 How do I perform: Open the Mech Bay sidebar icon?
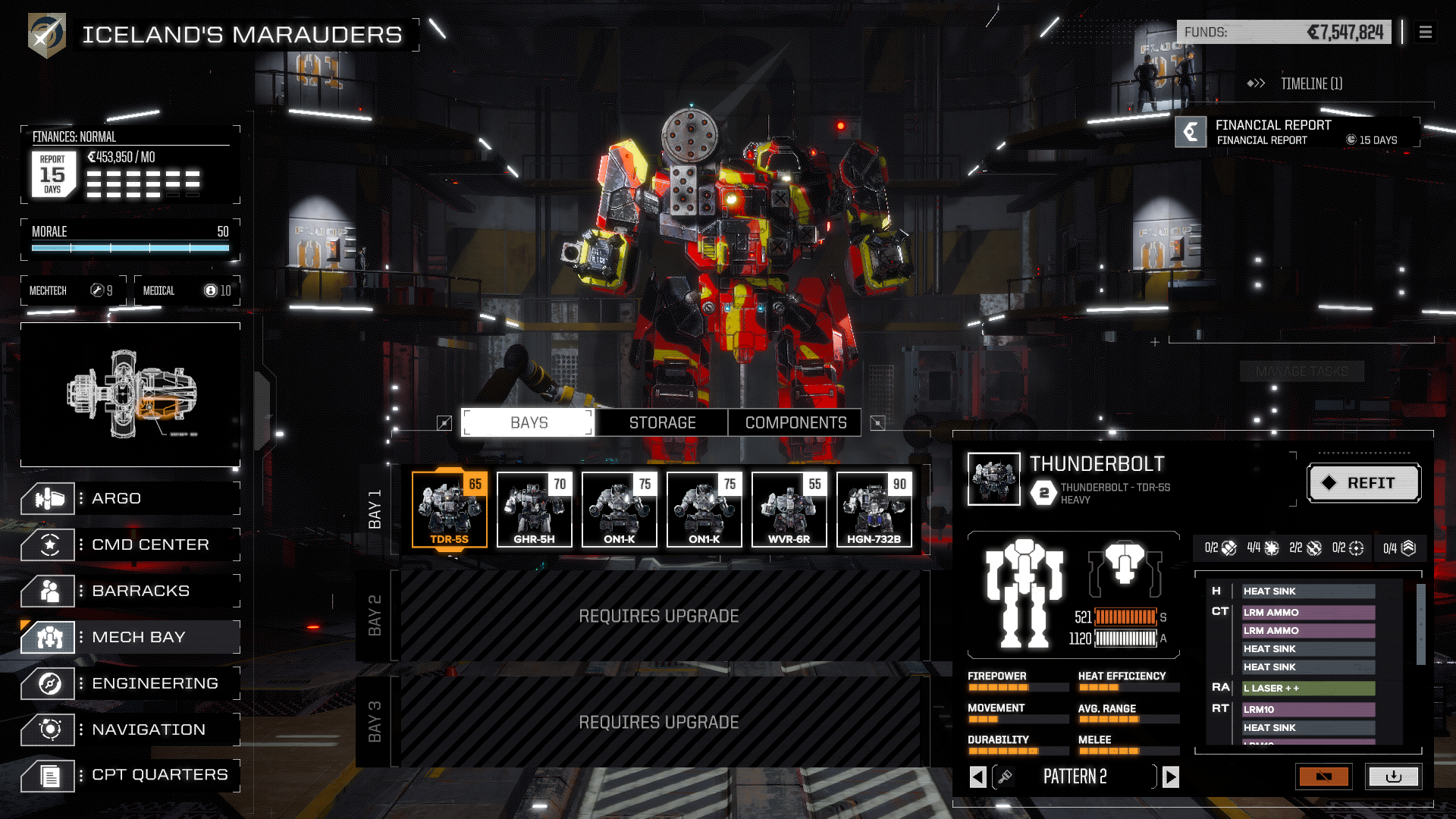click(x=48, y=637)
